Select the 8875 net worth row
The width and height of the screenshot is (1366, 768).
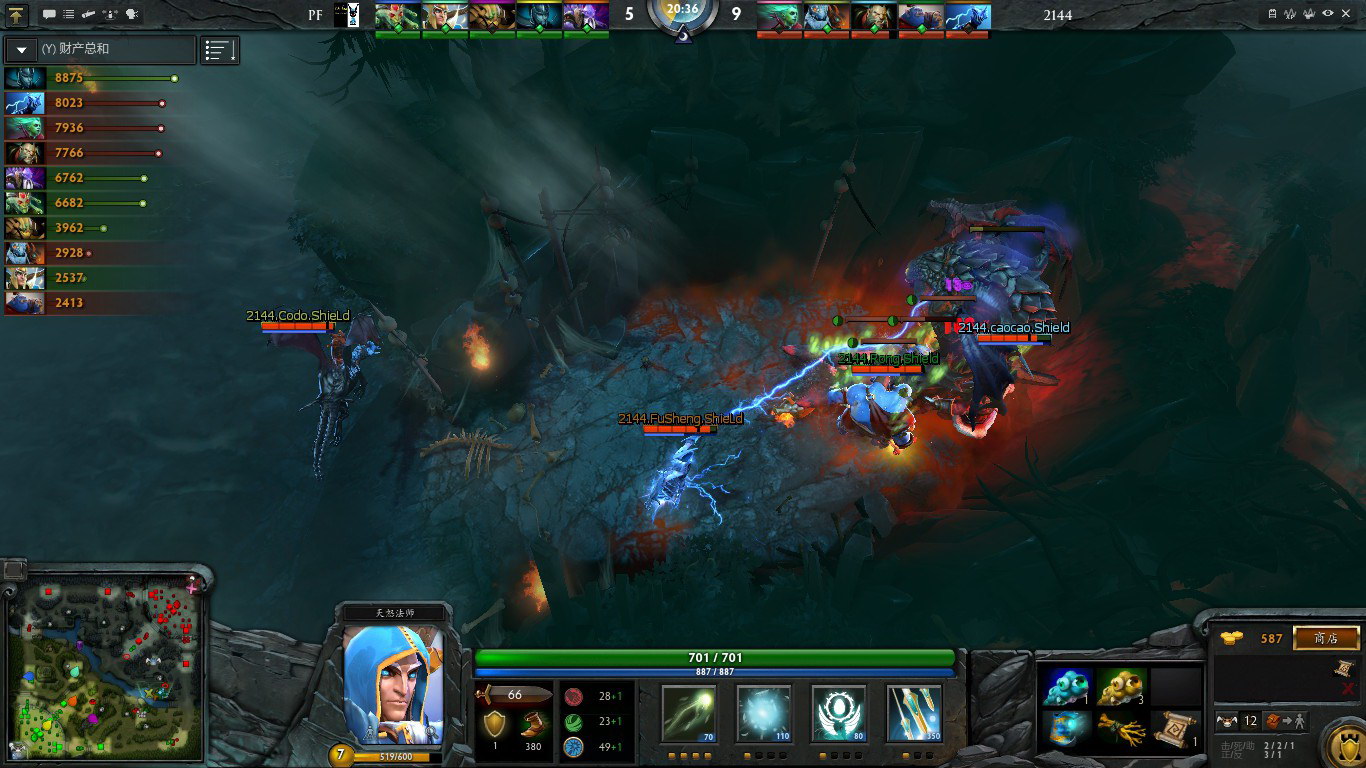(92, 78)
